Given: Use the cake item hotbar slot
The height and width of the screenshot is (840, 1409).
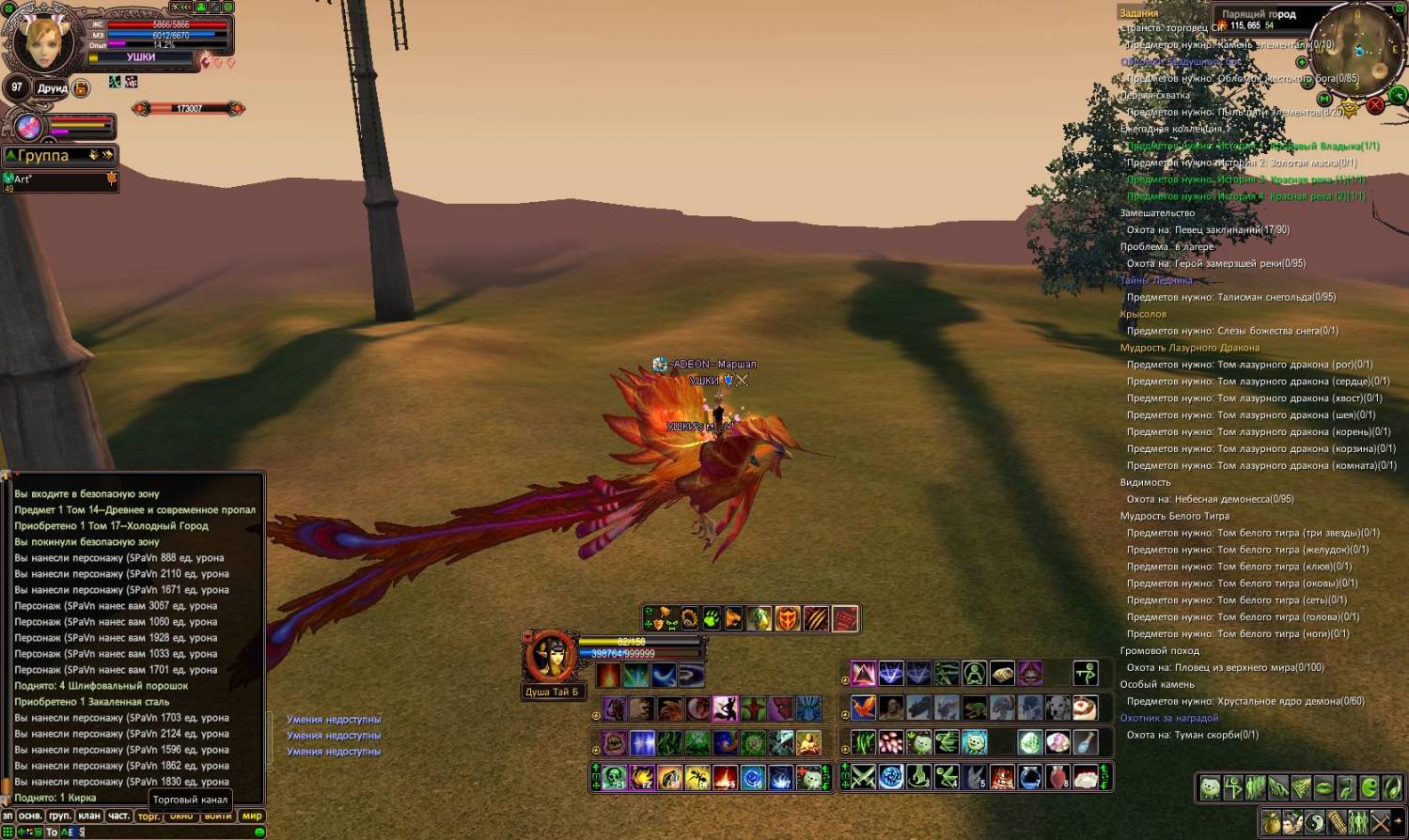Looking at the screenshot, I should 1085,707.
